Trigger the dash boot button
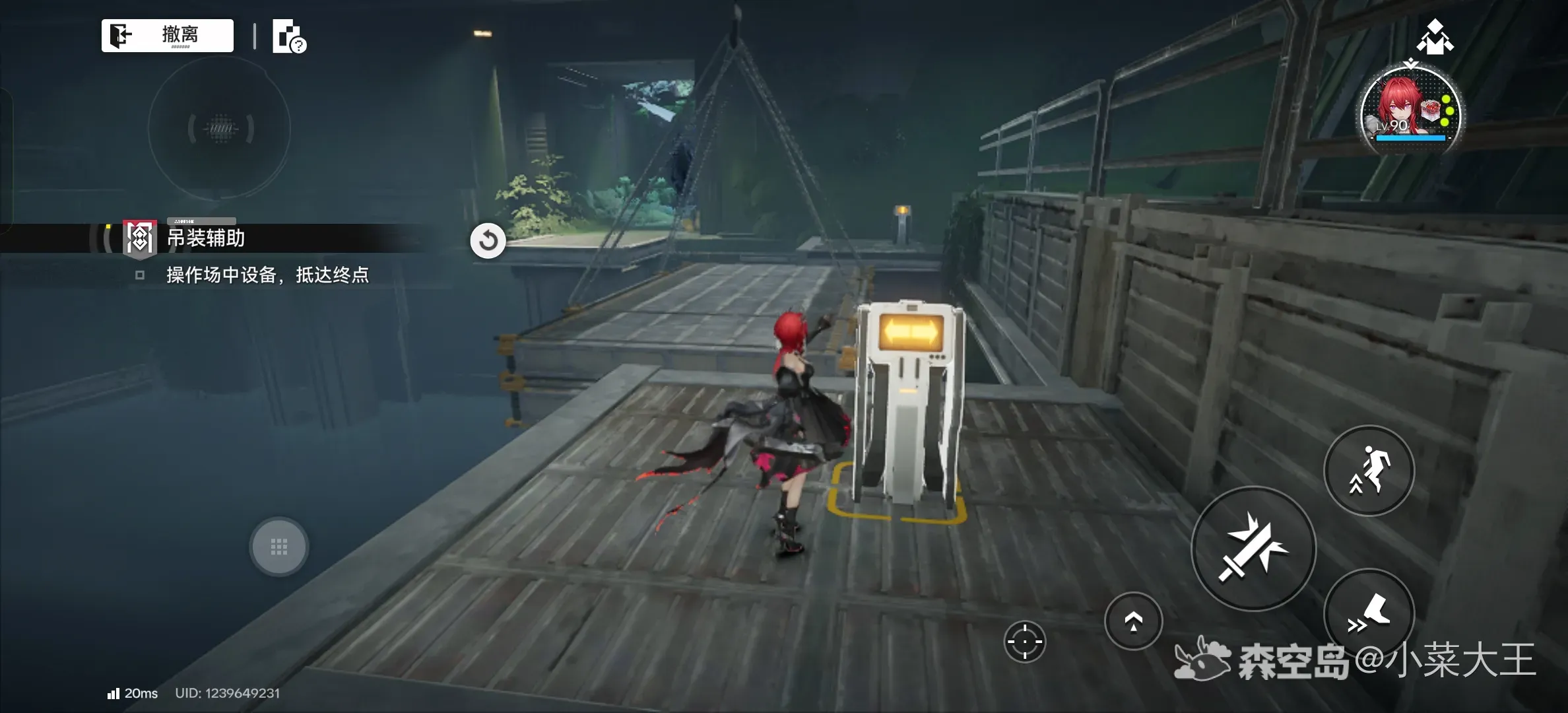The width and height of the screenshot is (1568, 713). click(1369, 614)
